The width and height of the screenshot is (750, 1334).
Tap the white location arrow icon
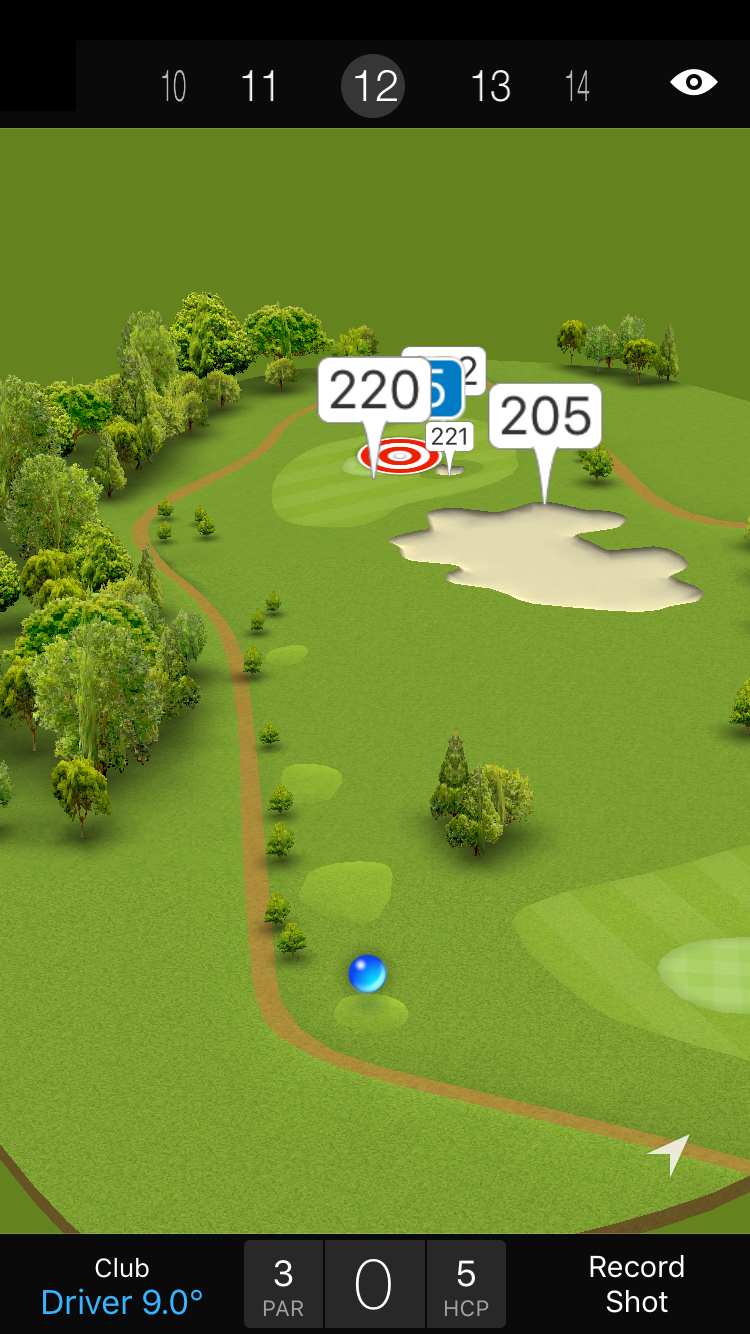[x=670, y=1154]
